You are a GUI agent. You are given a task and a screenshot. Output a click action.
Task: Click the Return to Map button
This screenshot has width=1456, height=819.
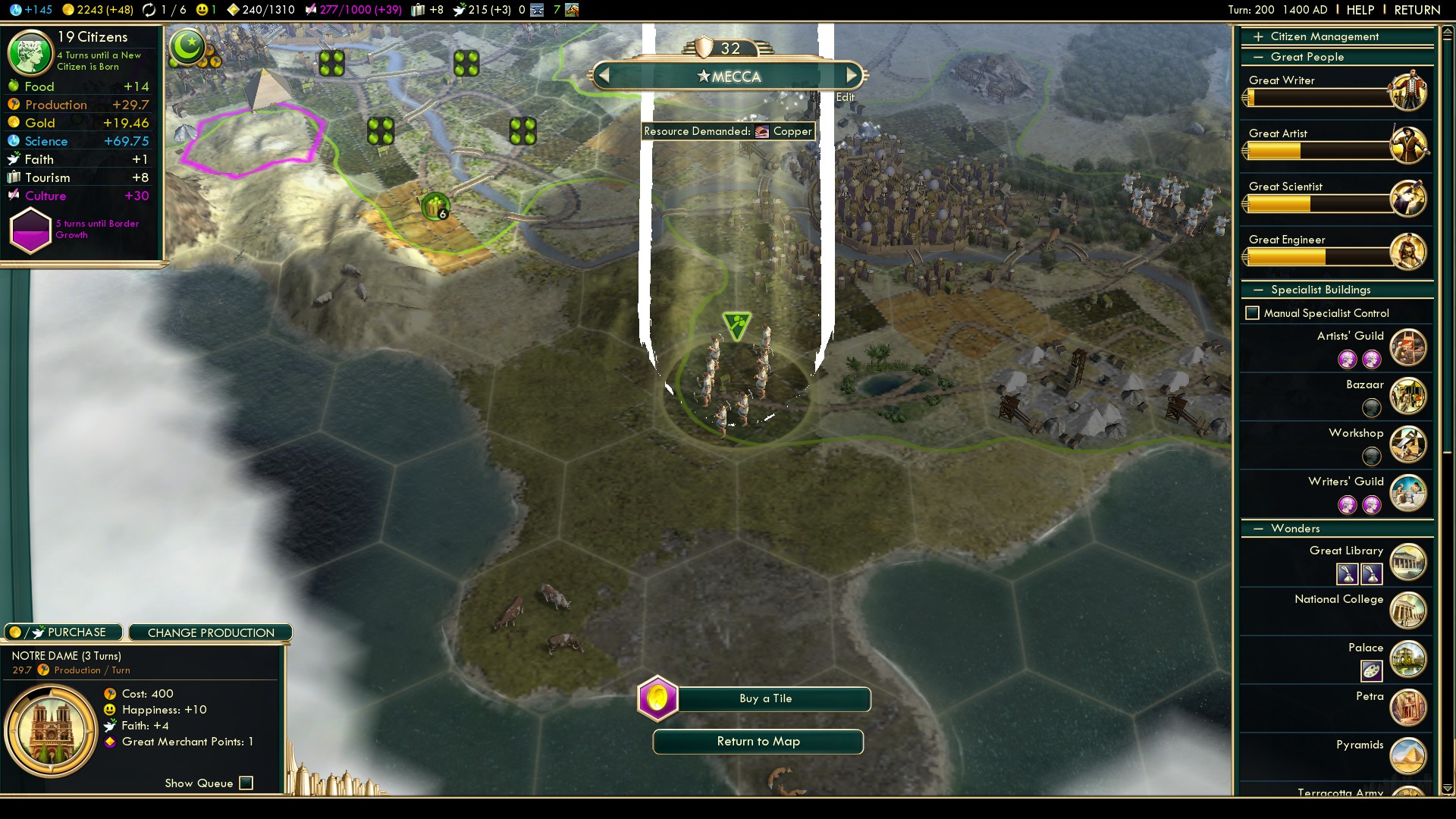click(758, 742)
